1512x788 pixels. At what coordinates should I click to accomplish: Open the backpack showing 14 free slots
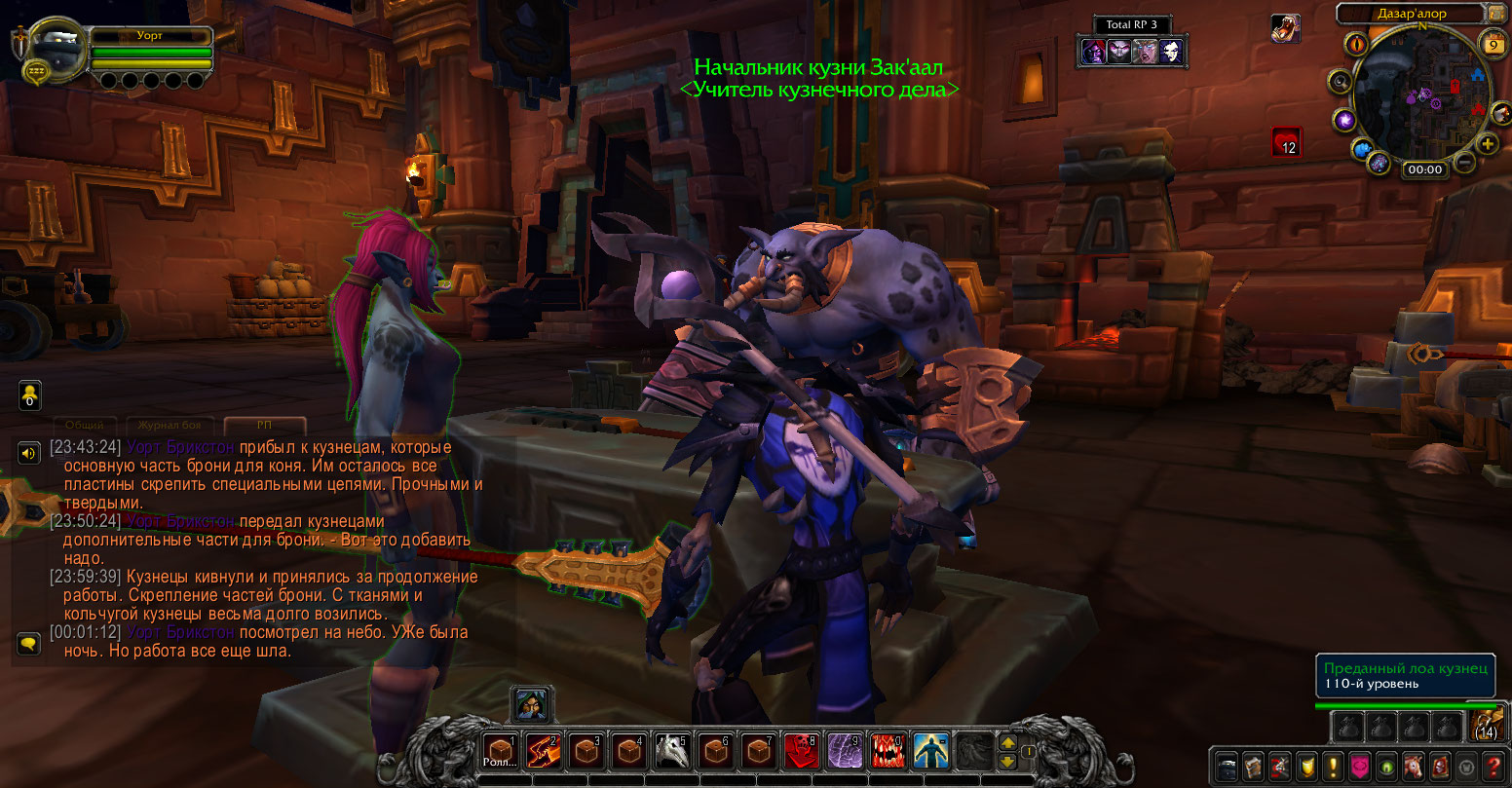tap(1485, 727)
